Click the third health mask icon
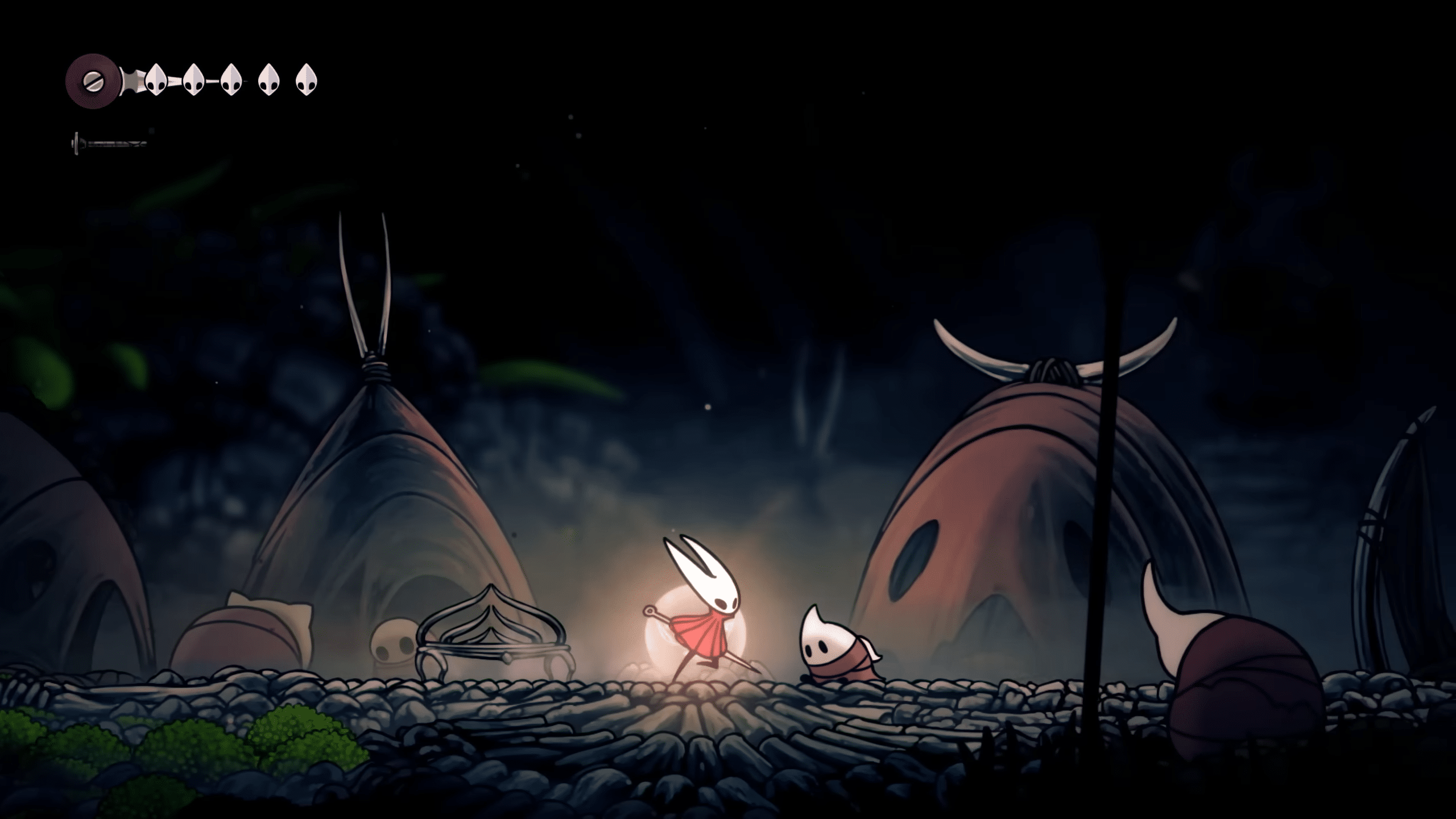This screenshot has width=1456, height=819. pyautogui.click(x=230, y=80)
